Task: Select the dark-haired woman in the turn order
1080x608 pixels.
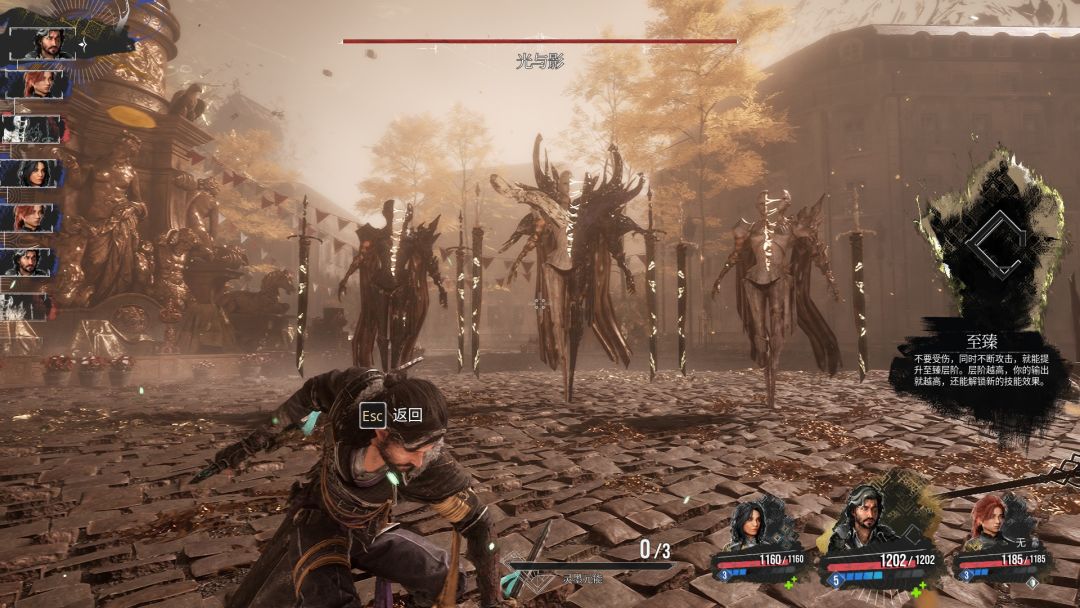Action: 33,173
